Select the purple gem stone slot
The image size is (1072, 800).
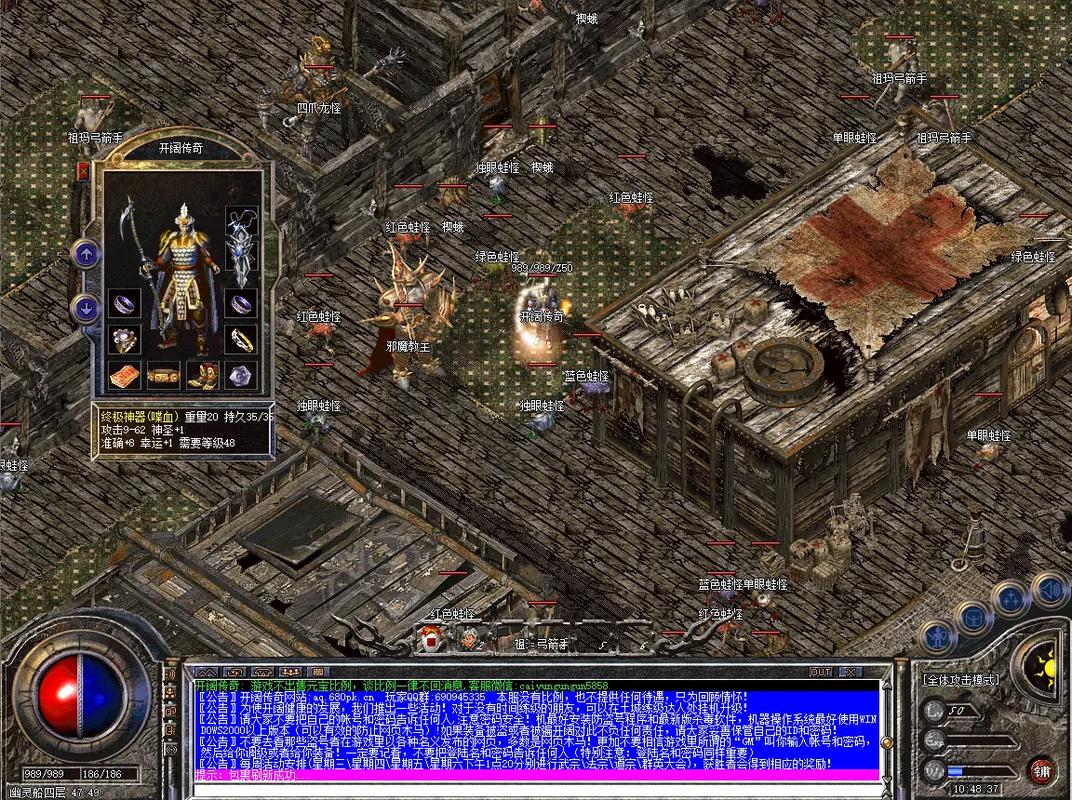[240, 375]
